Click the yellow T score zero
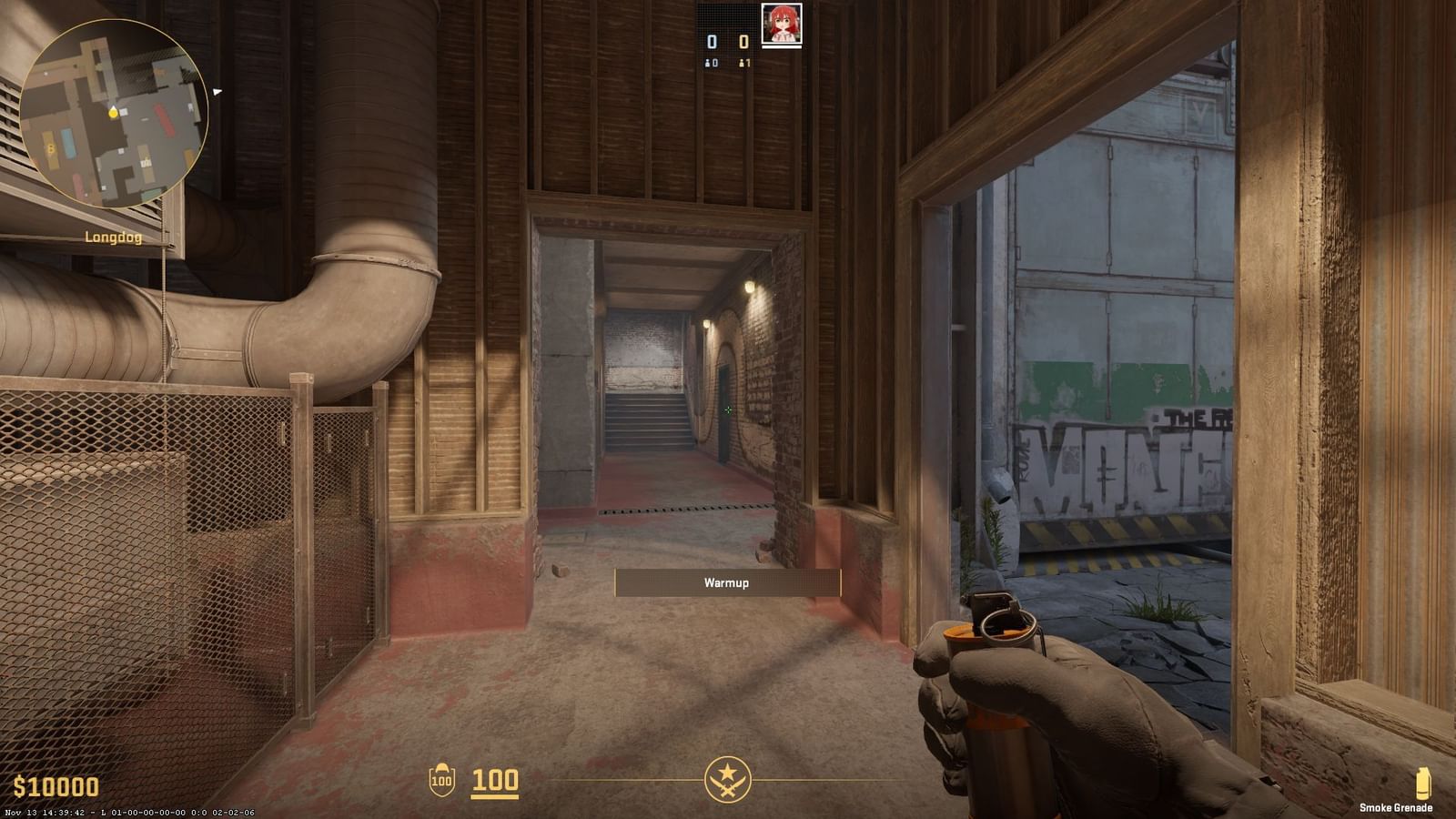 (743, 42)
